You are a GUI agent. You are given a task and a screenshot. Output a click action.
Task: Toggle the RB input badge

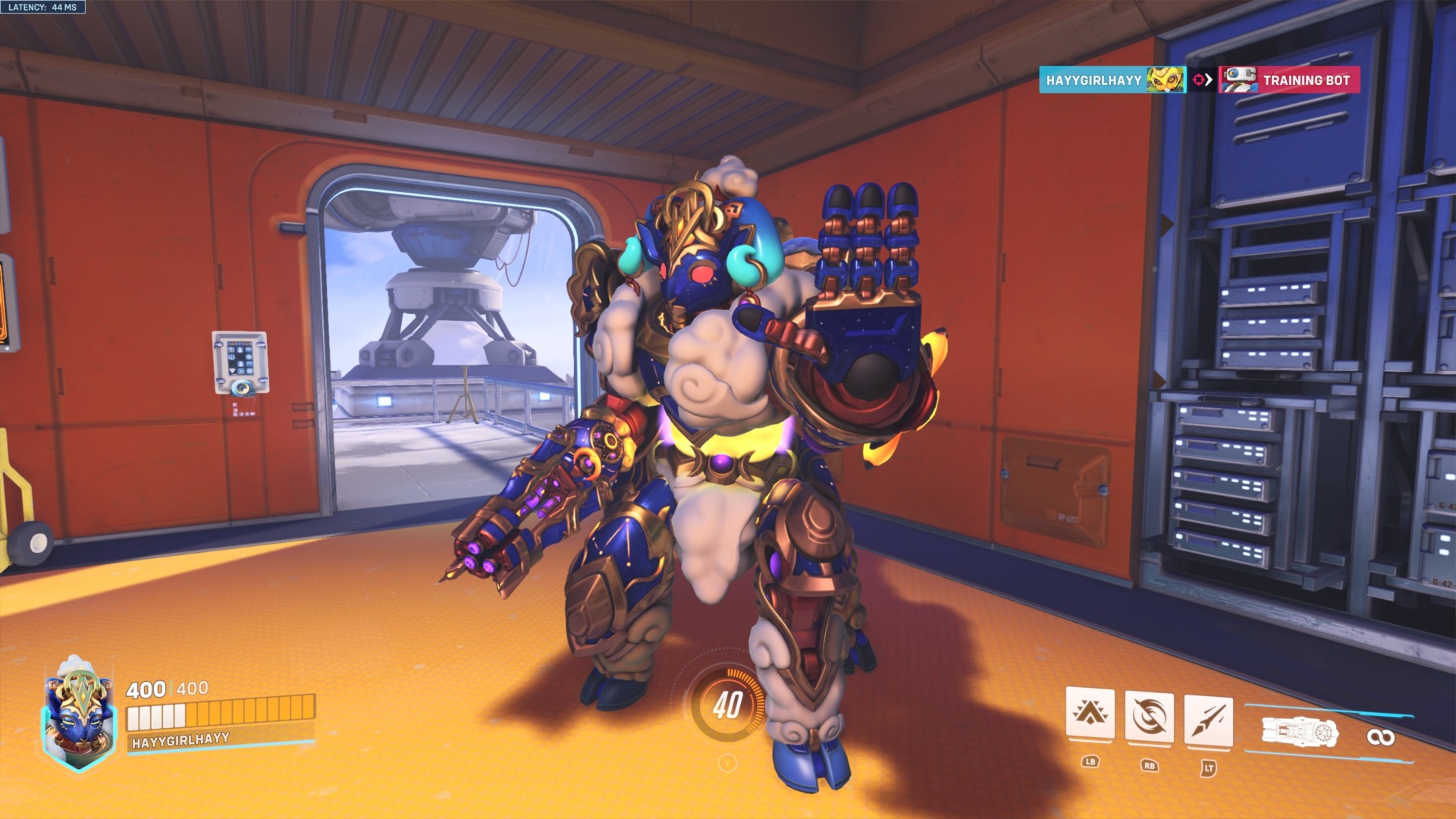[1150, 767]
